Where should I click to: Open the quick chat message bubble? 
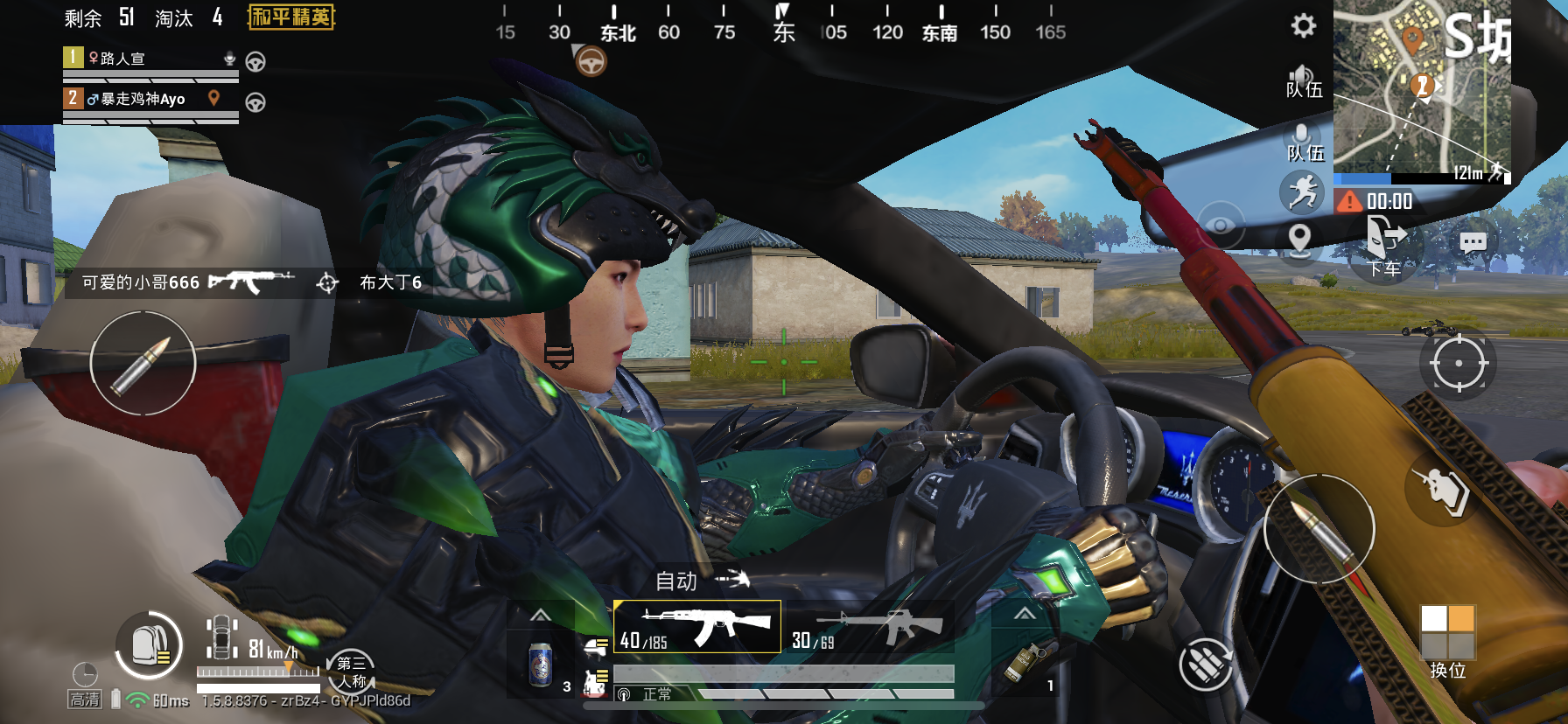[1473, 242]
